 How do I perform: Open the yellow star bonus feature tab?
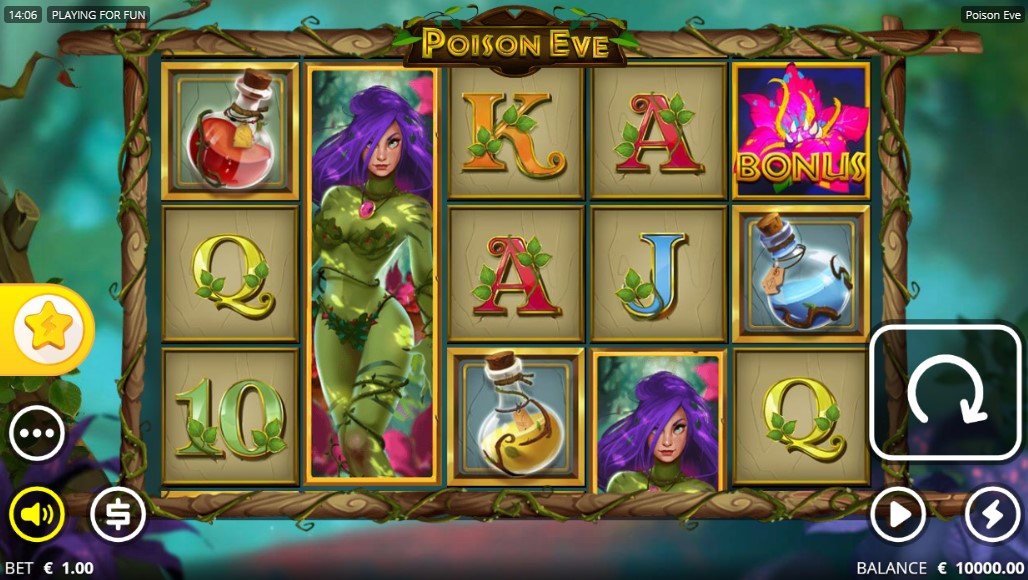click(46, 329)
